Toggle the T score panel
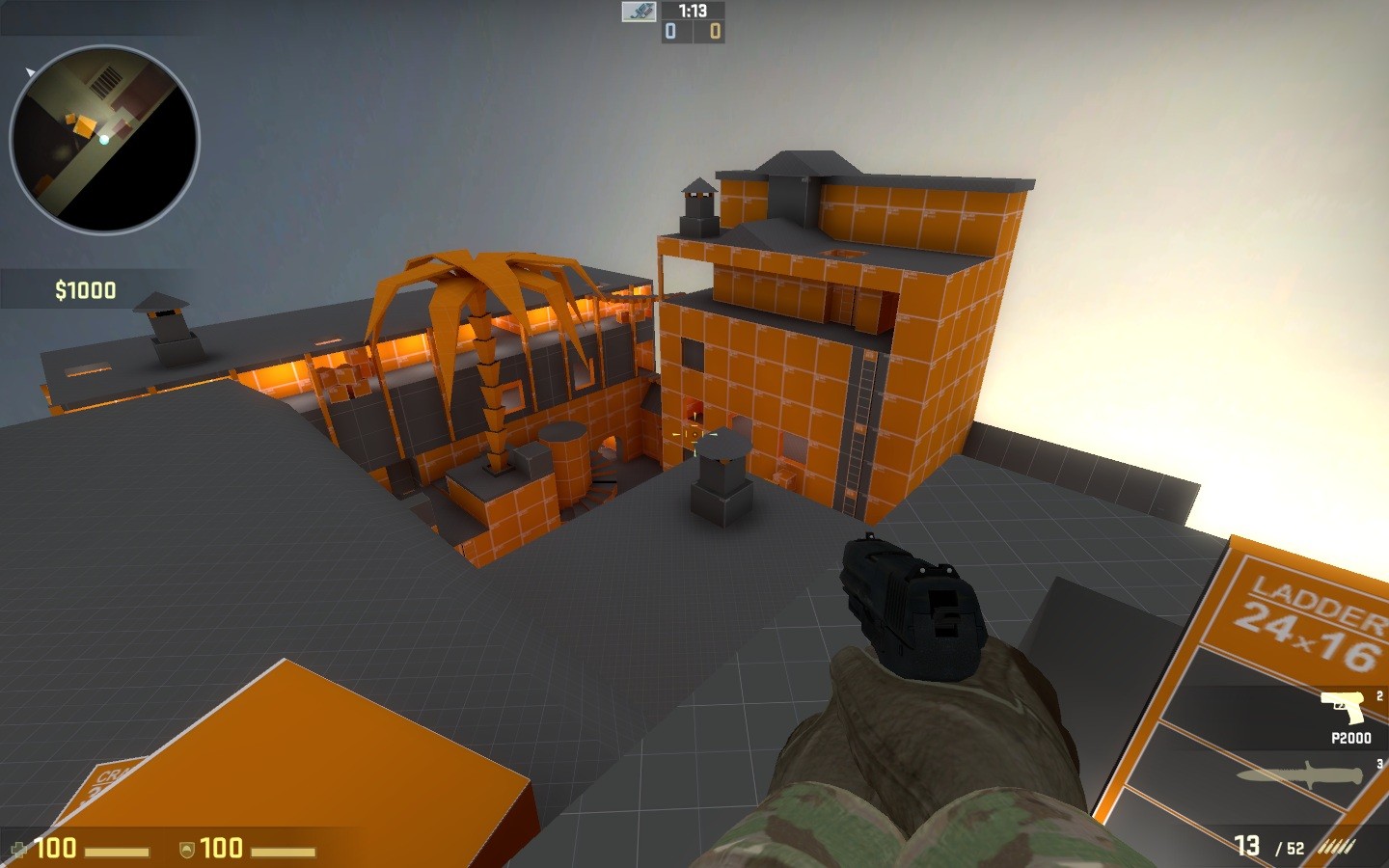1389x868 pixels. click(x=714, y=32)
